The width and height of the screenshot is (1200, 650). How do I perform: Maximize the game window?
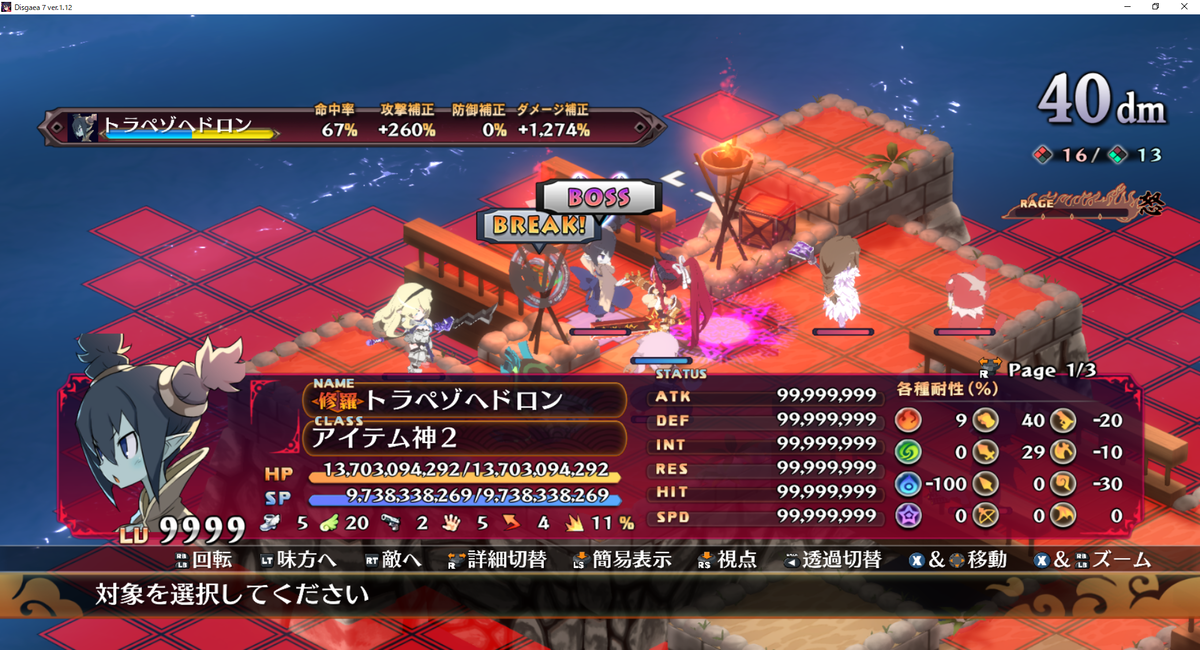(x=1156, y=7)
